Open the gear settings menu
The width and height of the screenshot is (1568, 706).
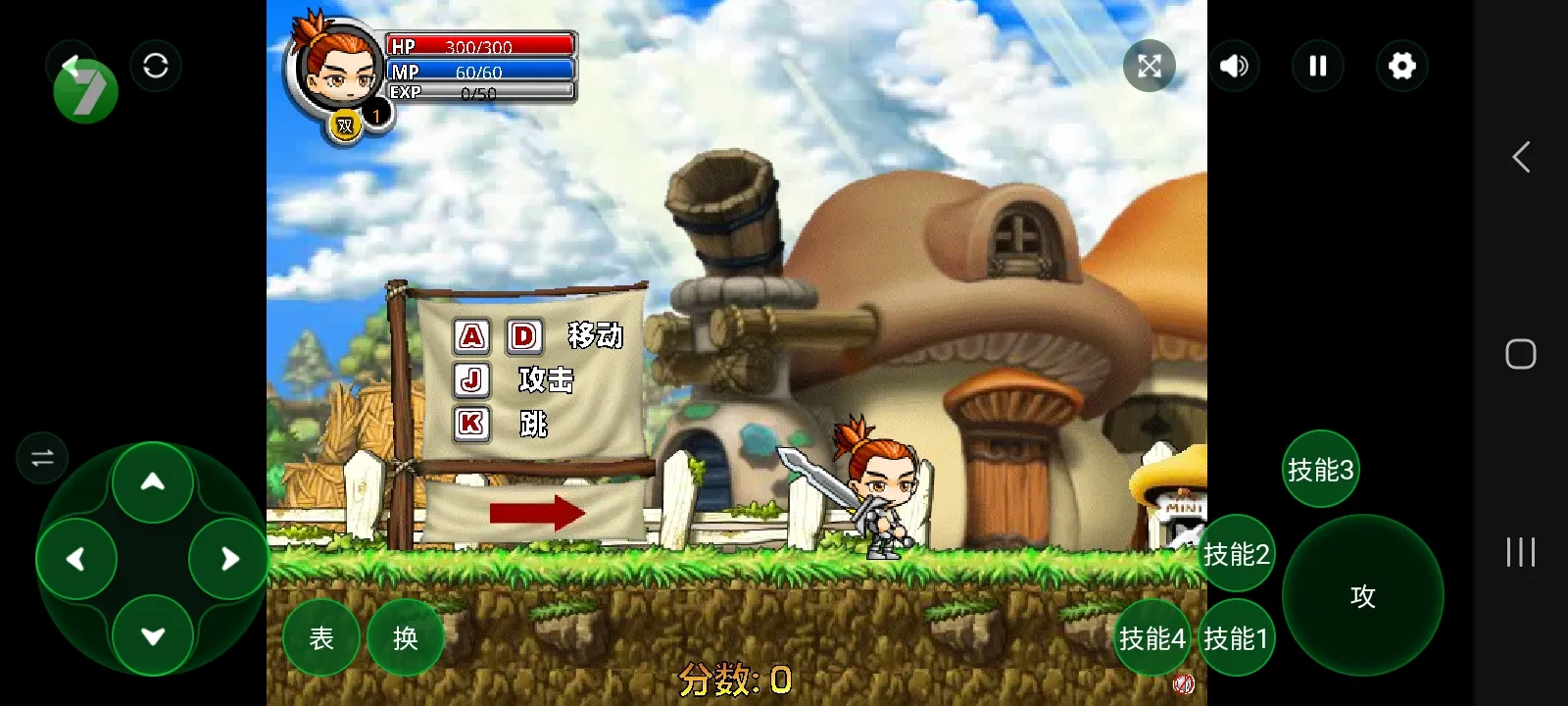[x=1402, y=66]
